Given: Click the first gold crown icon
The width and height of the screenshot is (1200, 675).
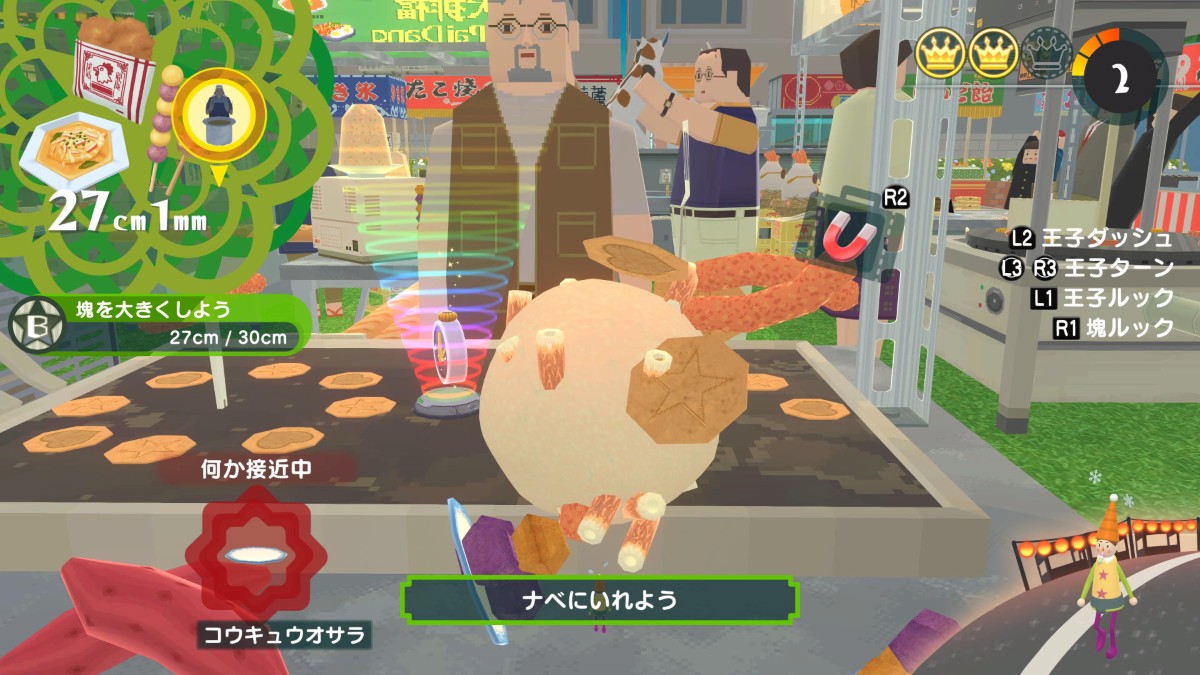Looking at the screenshot, I should click(x=939, y=53).
